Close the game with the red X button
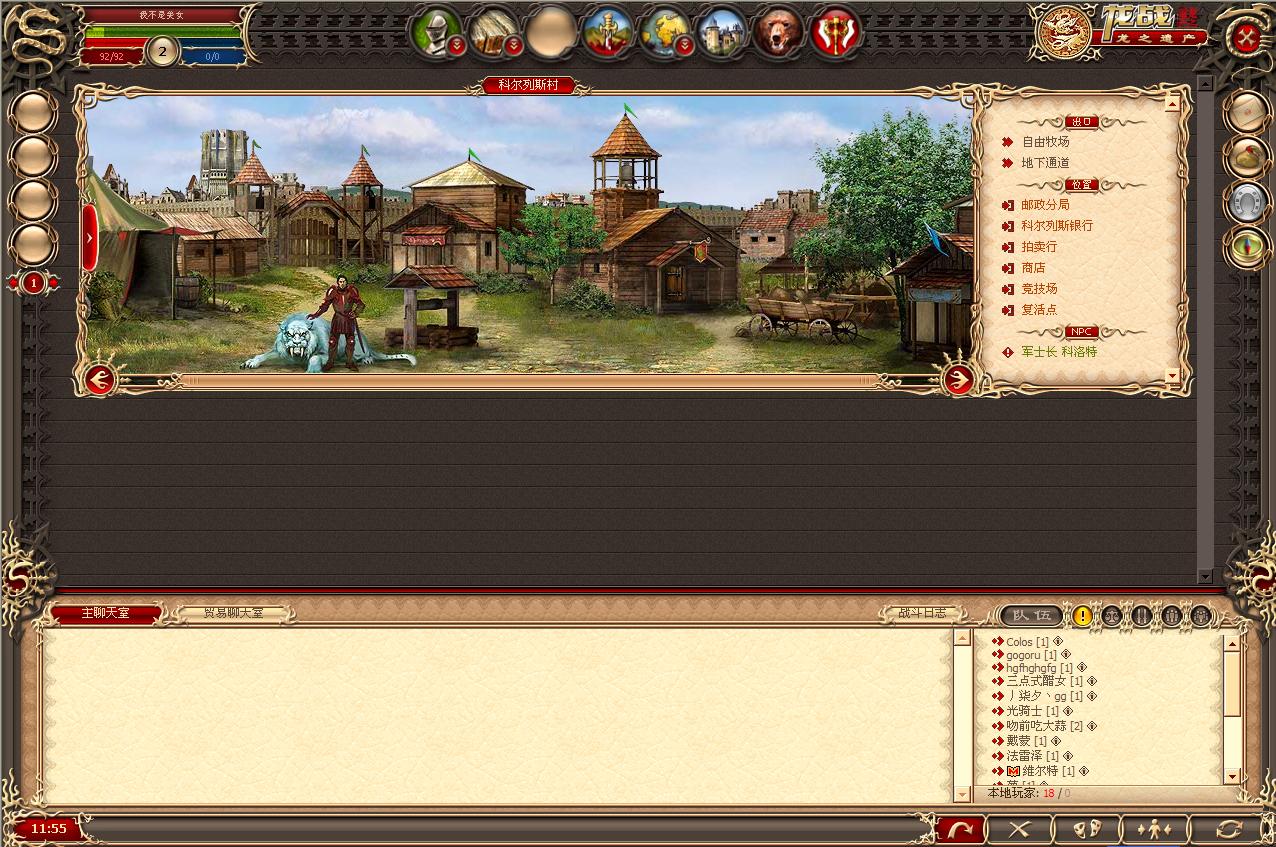 (1246, 38)
